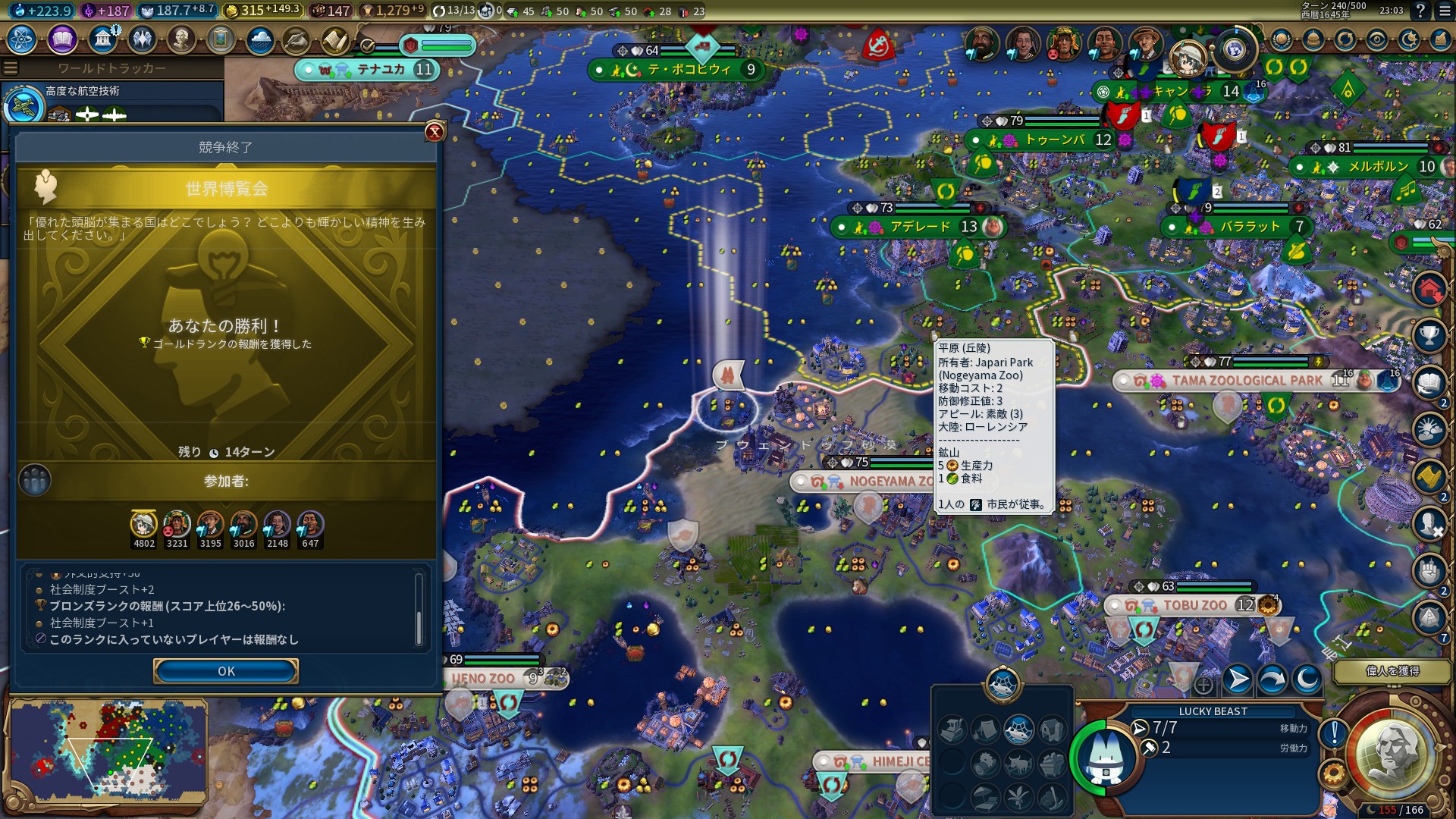Viewport: 1456px width, 819px height.
Task: Close the competition ended popup
Action: click(435, 132)
